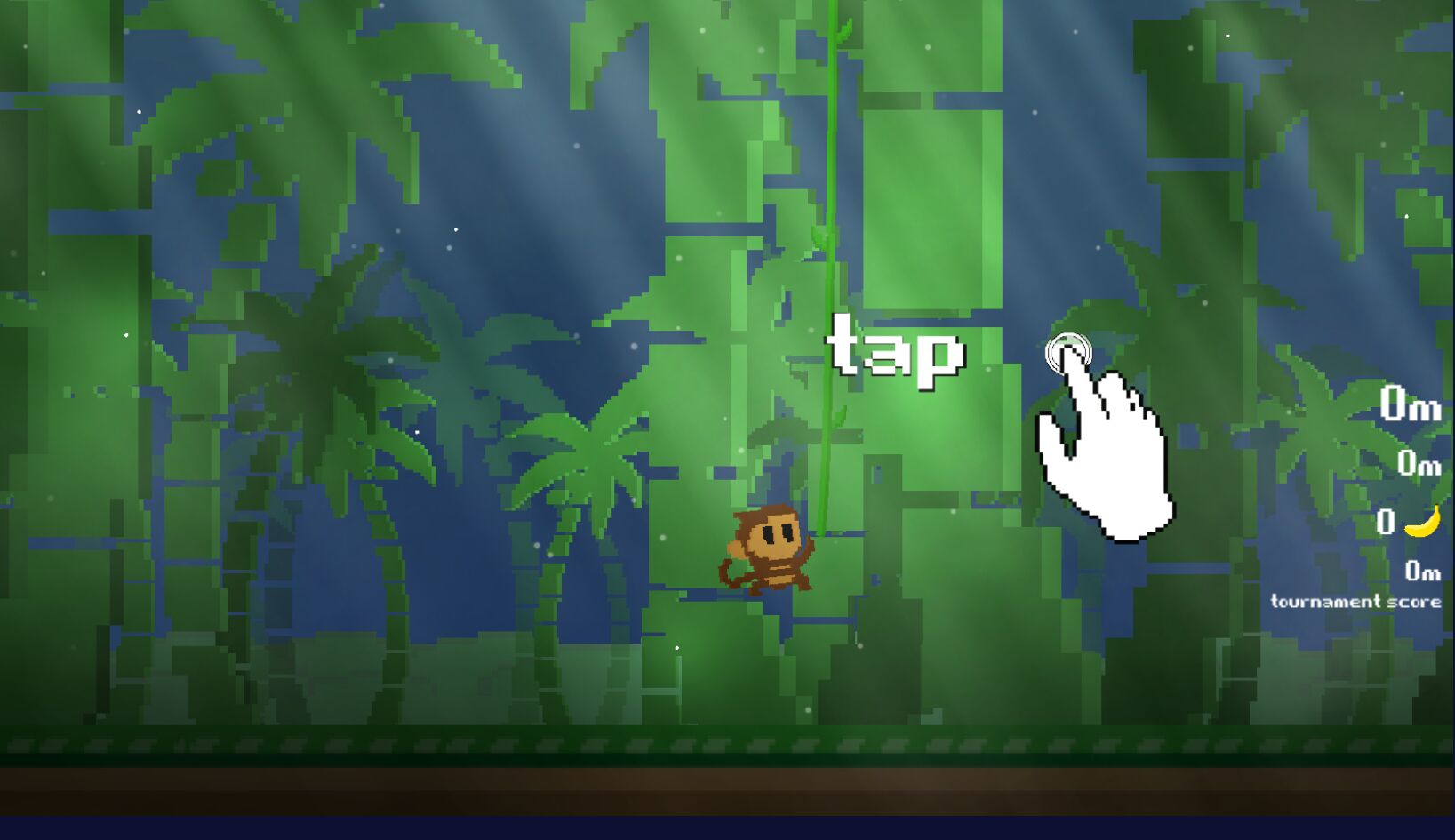Viewport: 1455px width, 840px height.
Task: Click the banana count number zero
Action: pos(1386,523)
